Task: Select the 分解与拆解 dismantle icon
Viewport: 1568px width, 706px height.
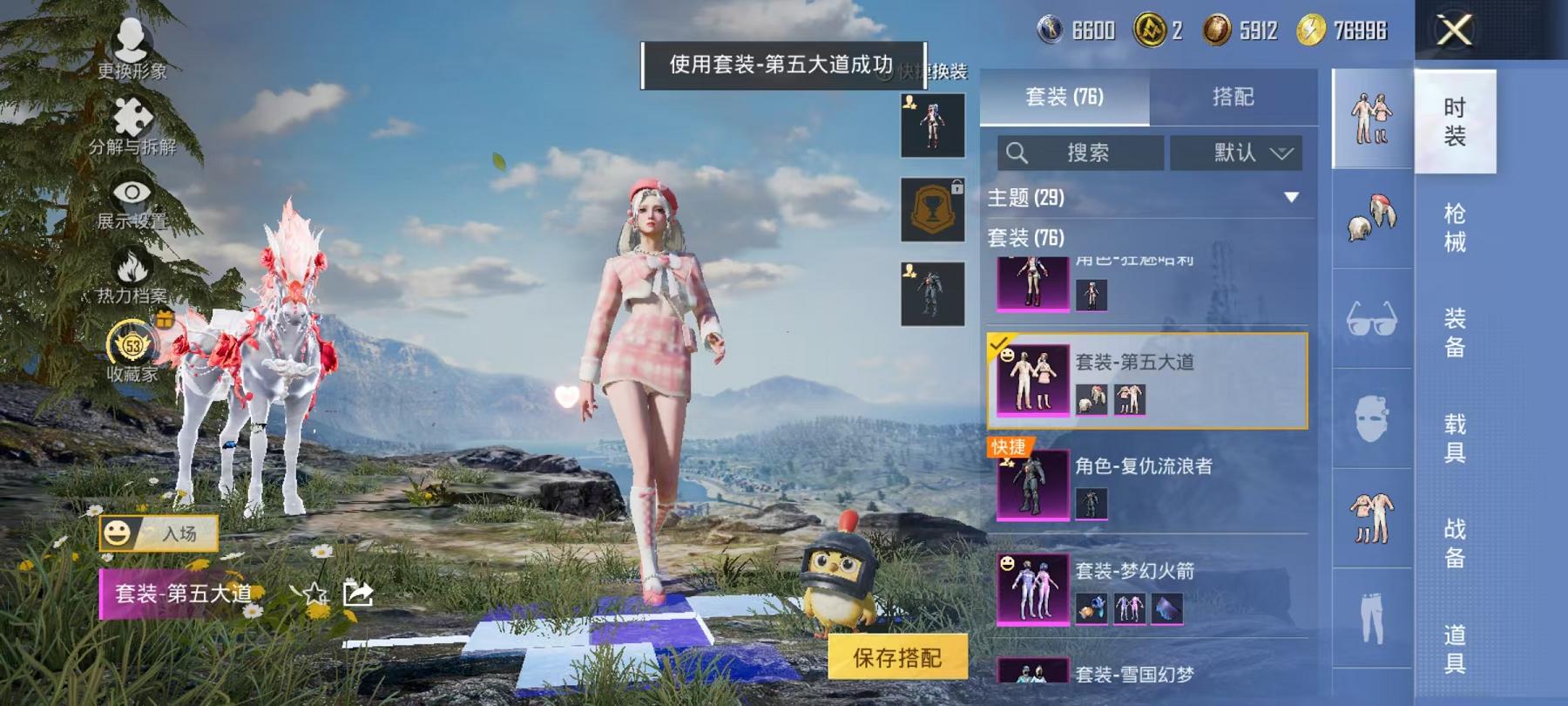Action: tap(131, 118)
